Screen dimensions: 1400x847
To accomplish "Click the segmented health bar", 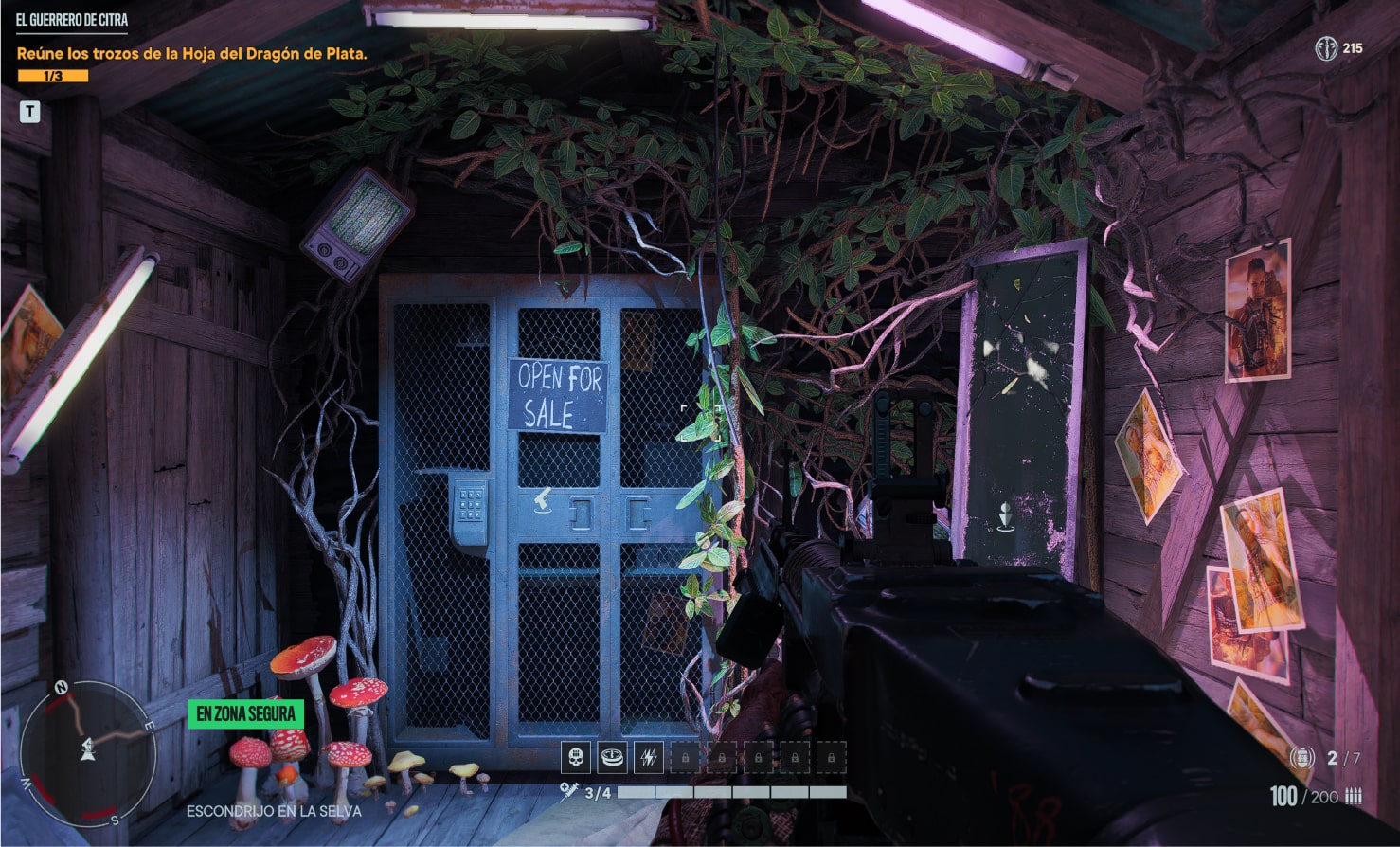I will (729, 791).
